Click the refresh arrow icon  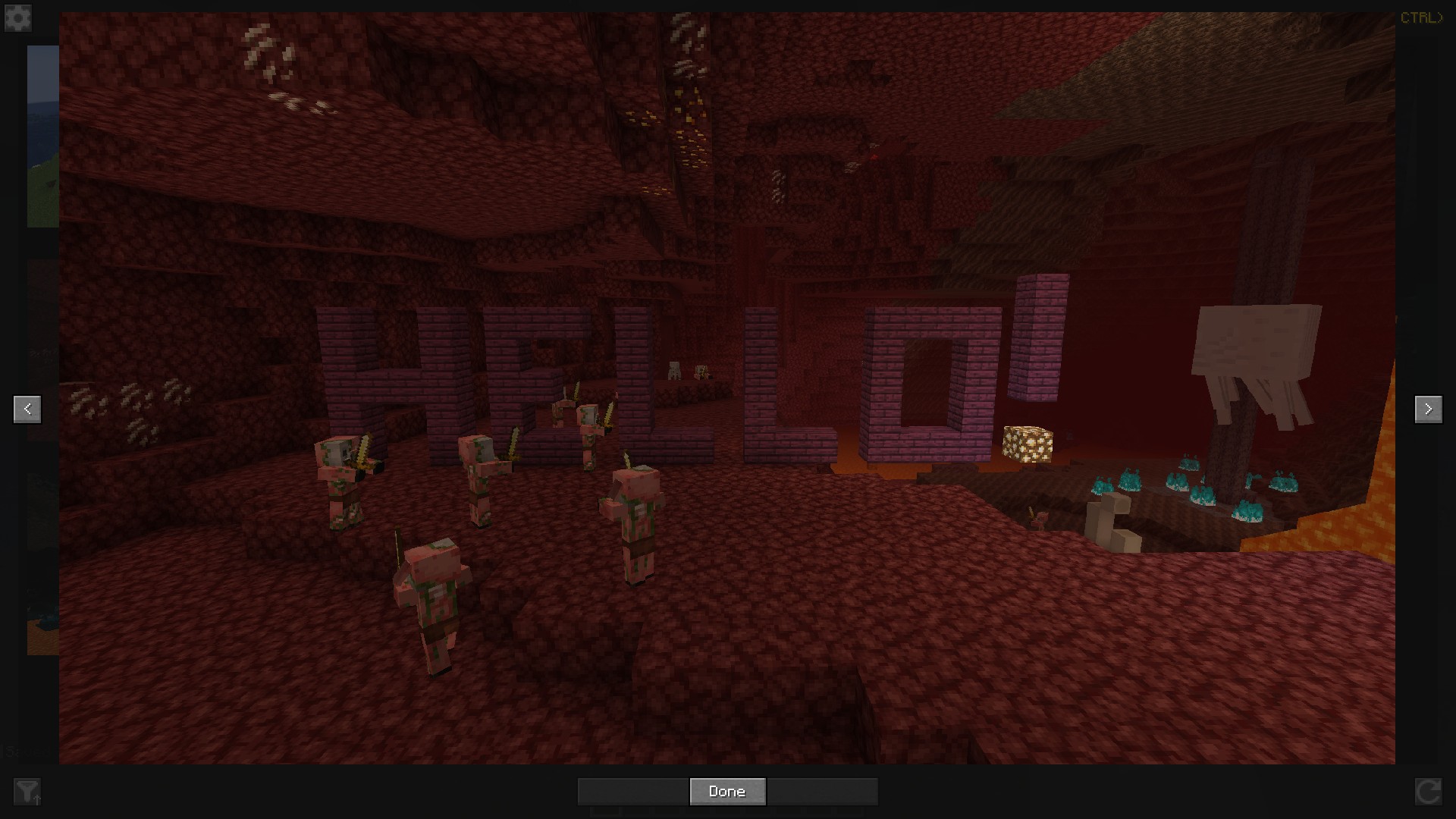(x=1428, y=792)
